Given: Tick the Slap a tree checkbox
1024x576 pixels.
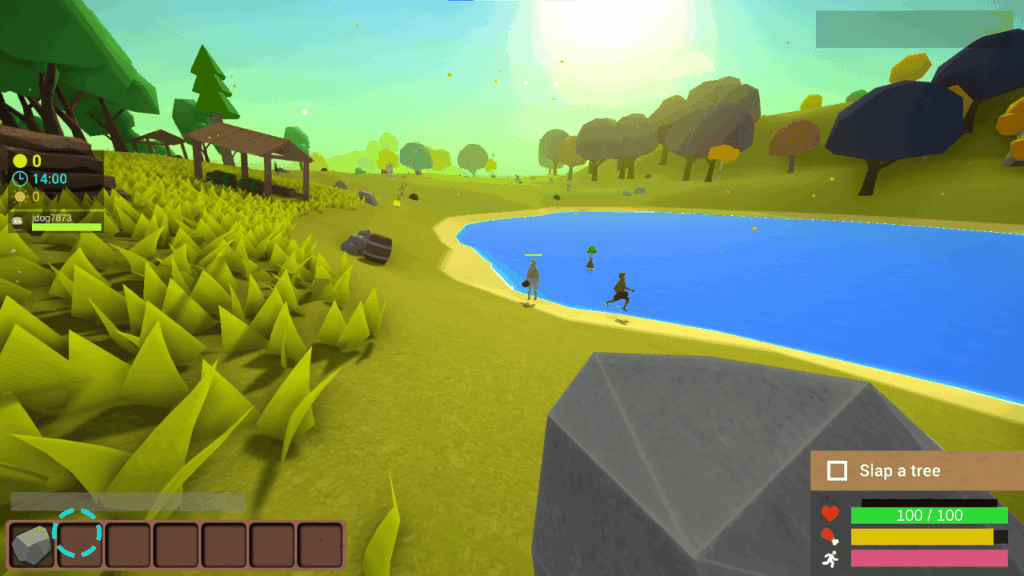Looking at the screenshot, I should pyautogui.click(x=838, y=471).
